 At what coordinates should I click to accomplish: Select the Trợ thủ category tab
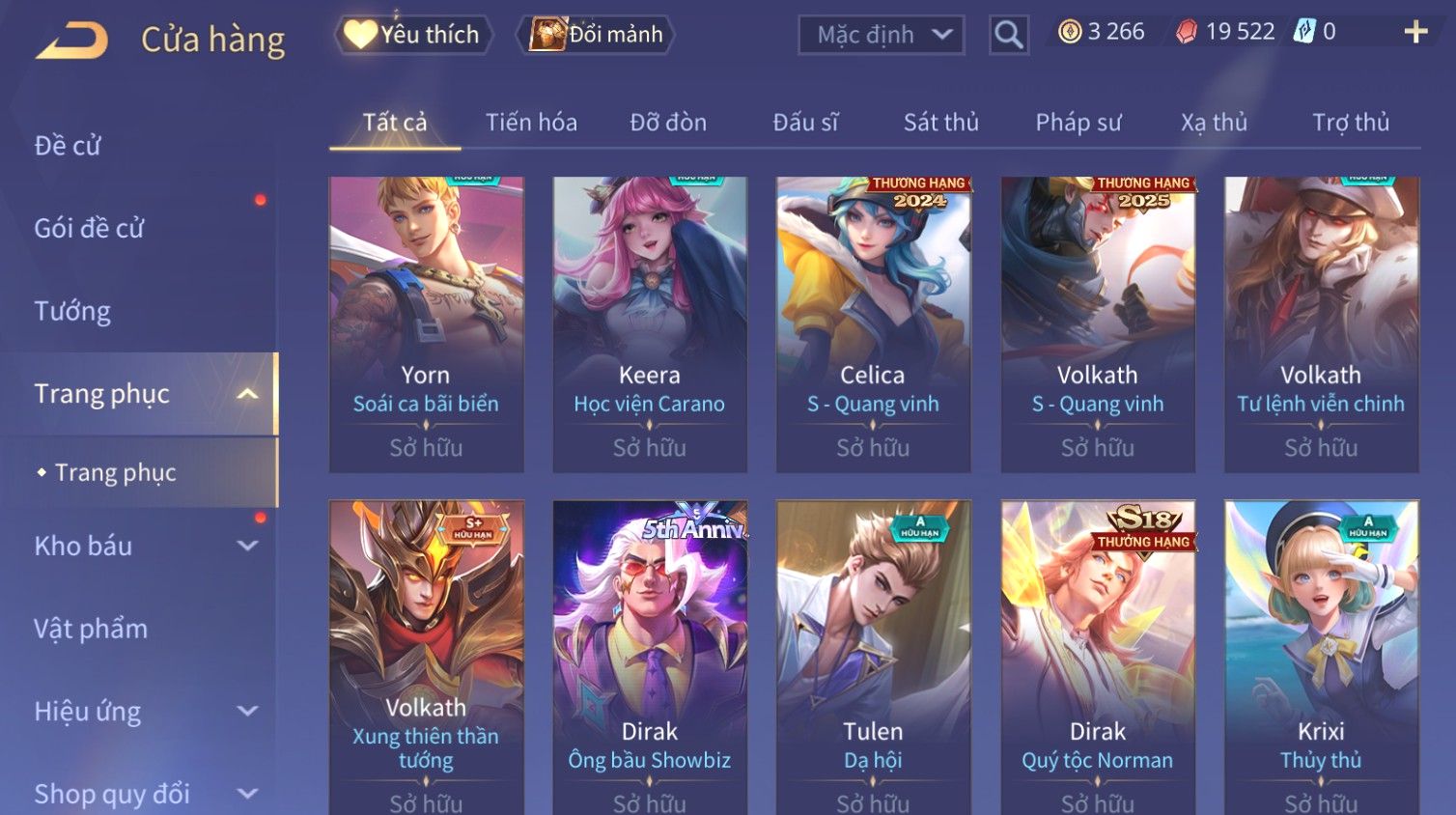pyautogui.click(x=1350, y=123)
